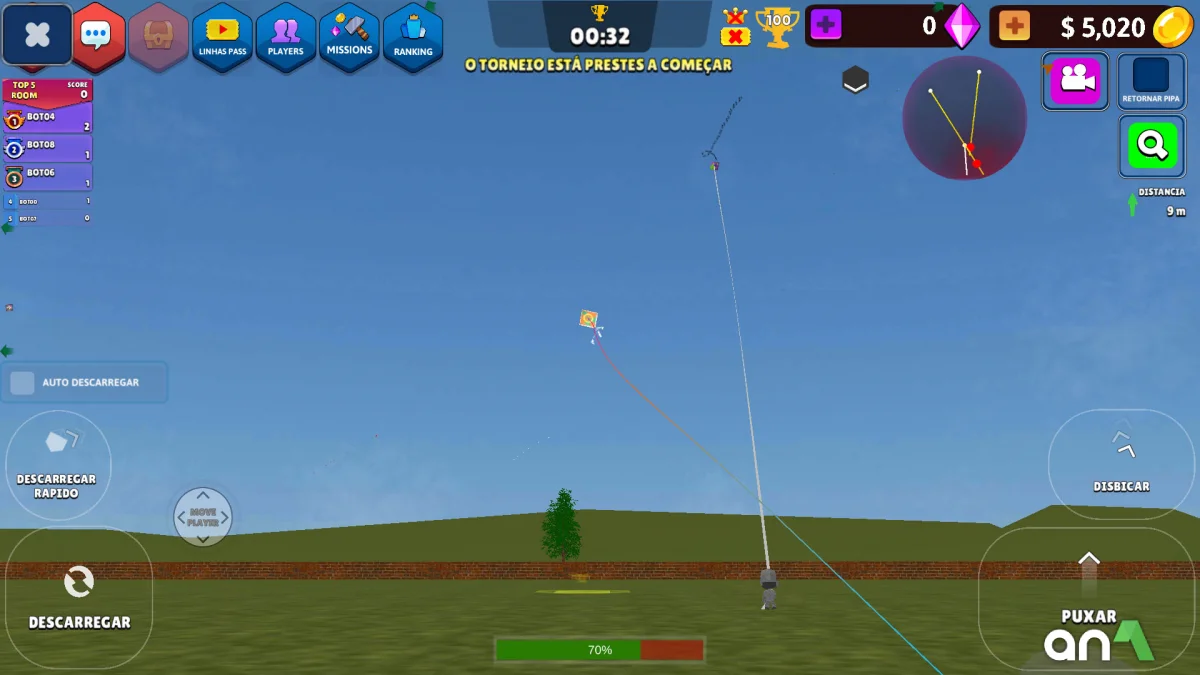The height and width of the screenshot is (675, 1200).
Task: Tap the Descarregar button
Action: pyautogui.click(x=79, y=597)
